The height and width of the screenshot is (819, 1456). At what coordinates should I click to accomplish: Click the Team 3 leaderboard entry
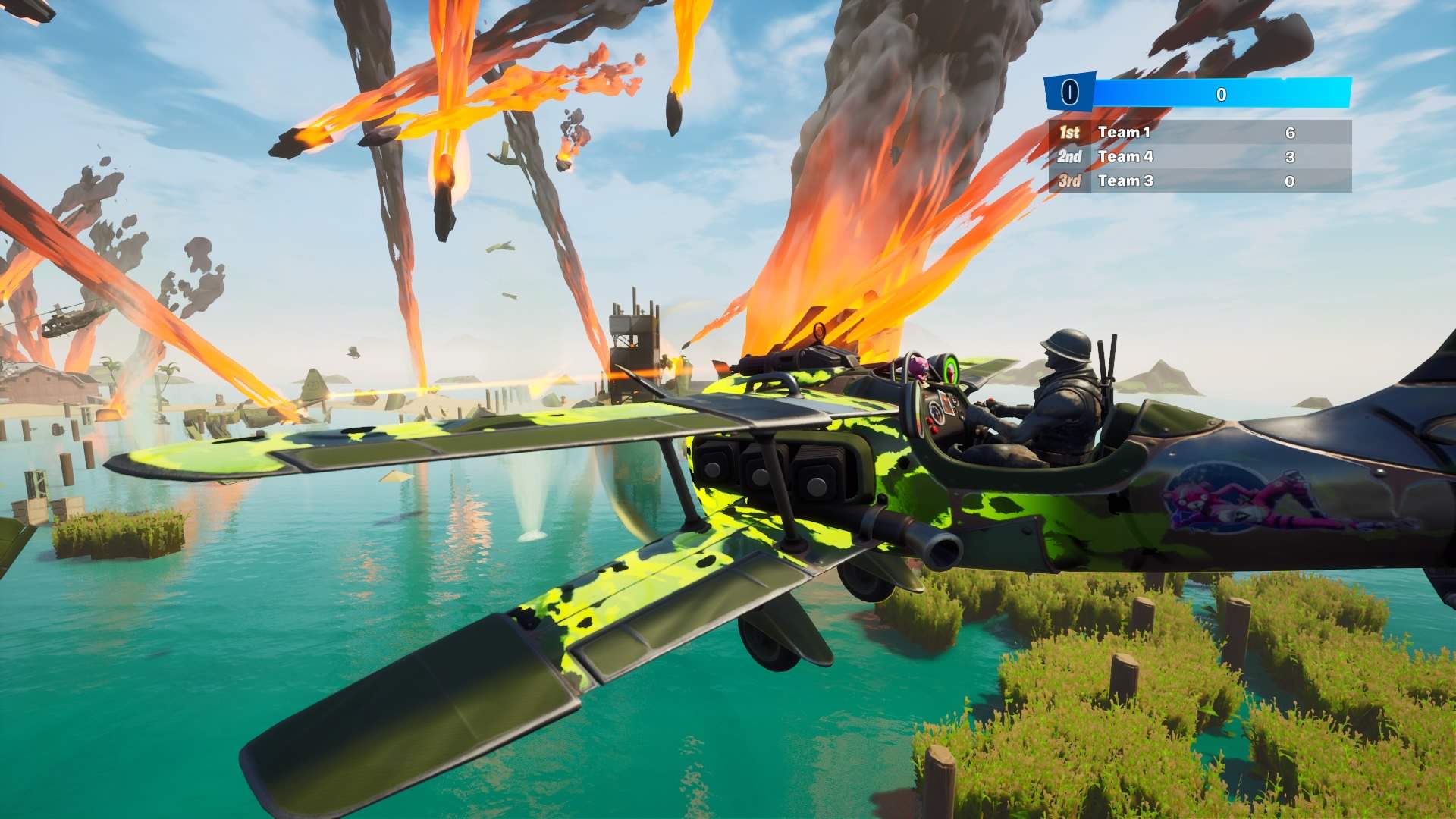[1200, 181]
